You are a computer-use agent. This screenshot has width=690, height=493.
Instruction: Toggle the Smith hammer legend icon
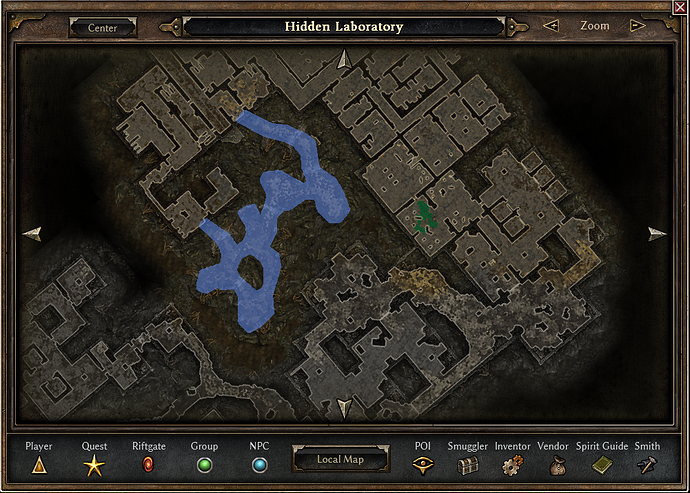pyautogui.click(x=647, y=465)
